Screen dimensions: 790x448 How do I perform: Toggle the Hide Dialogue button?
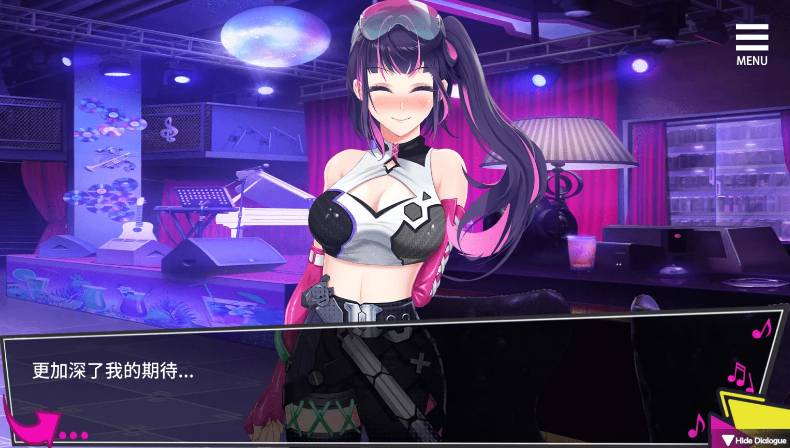point(751,439)
